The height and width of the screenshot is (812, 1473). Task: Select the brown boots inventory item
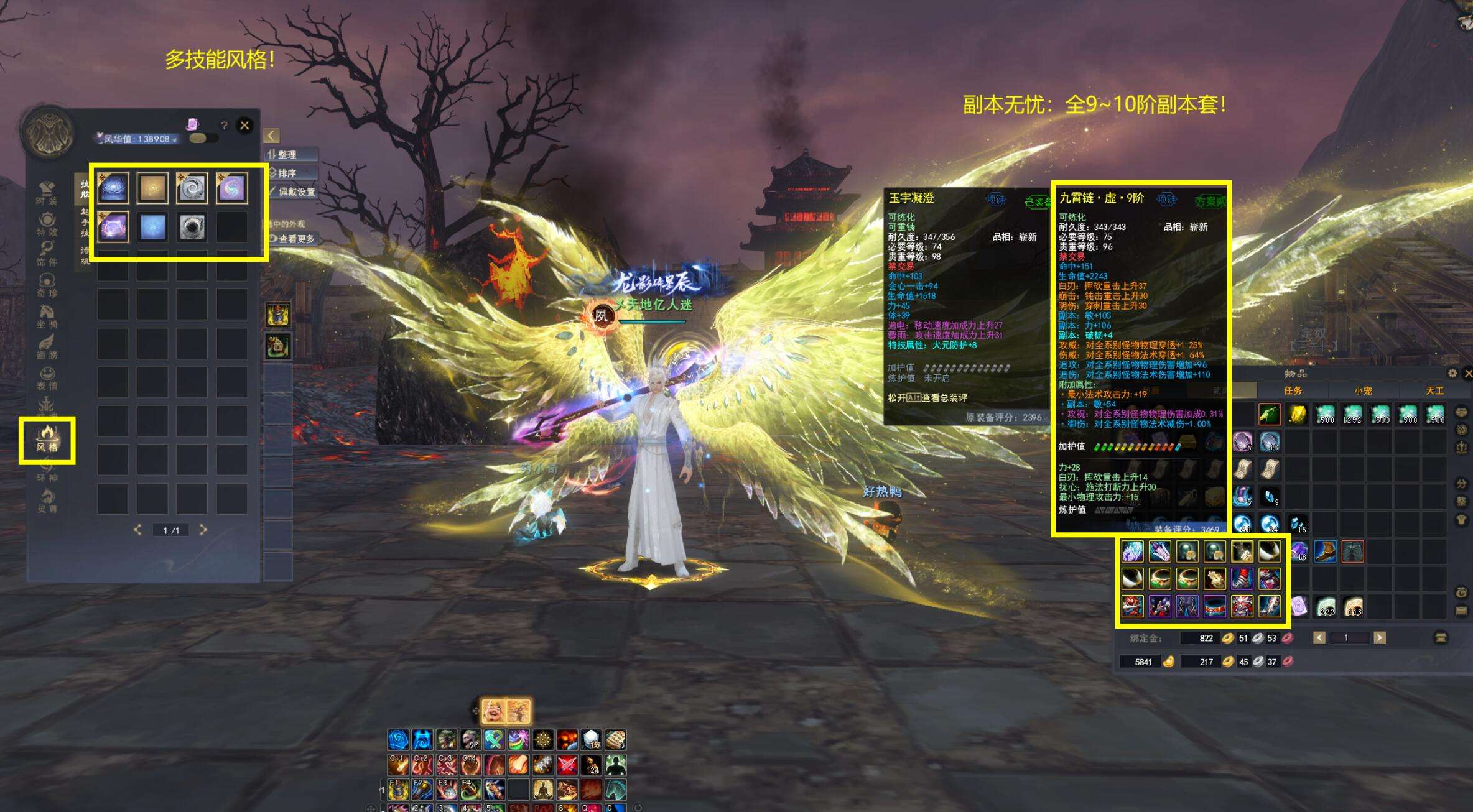1325,551
